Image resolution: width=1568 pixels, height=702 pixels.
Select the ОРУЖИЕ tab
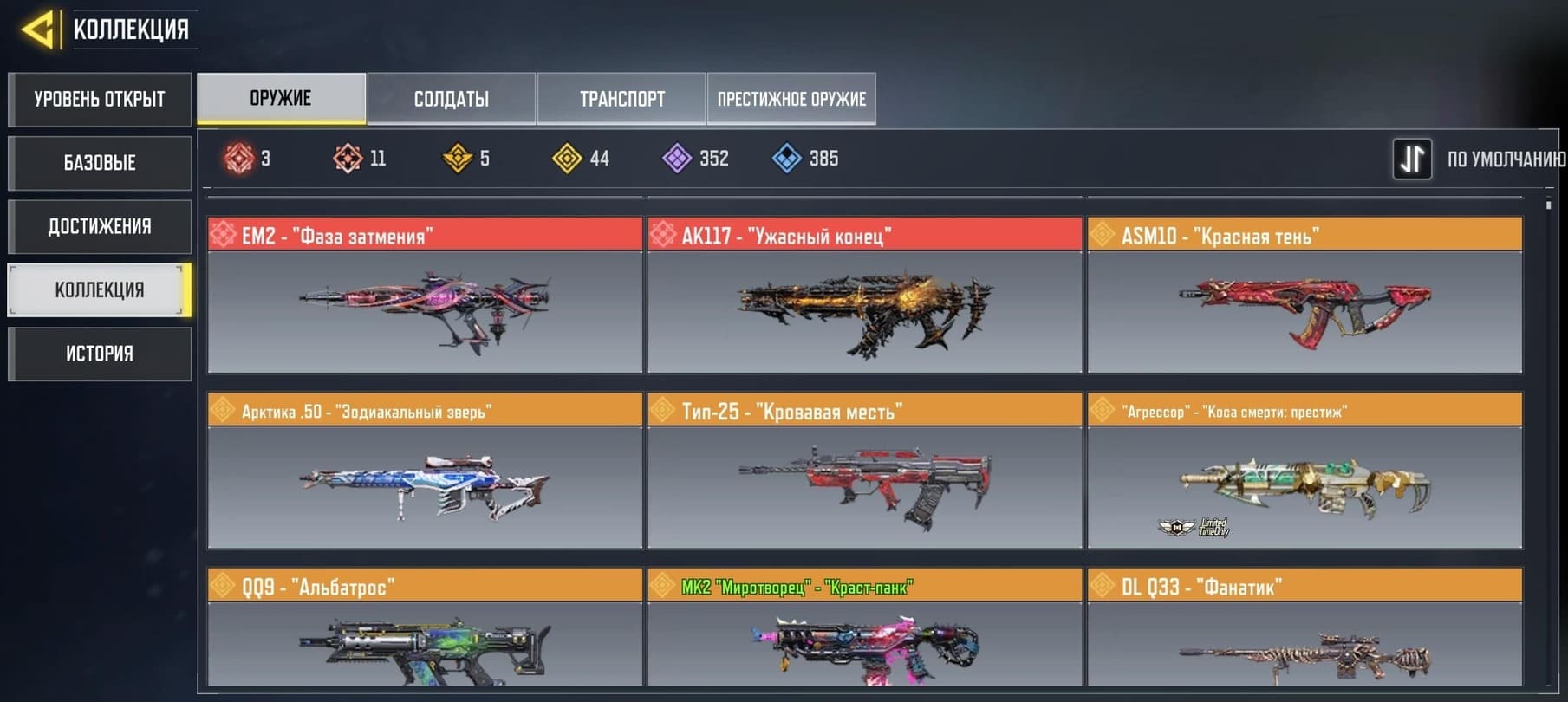[x=281, y=98]
